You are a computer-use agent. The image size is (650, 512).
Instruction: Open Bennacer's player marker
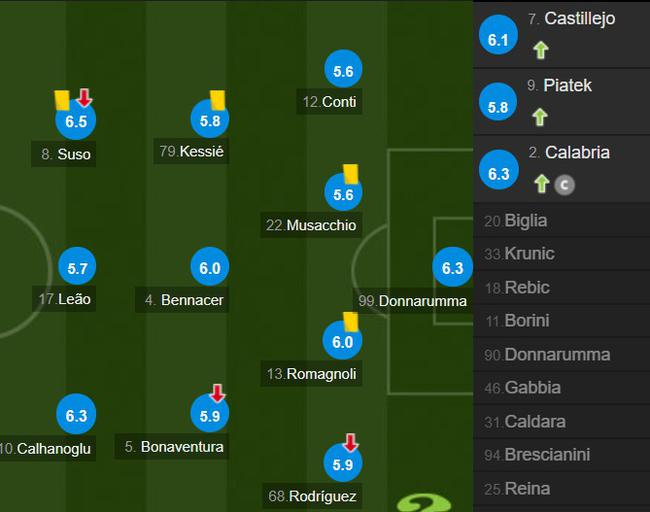pos(209,267)
